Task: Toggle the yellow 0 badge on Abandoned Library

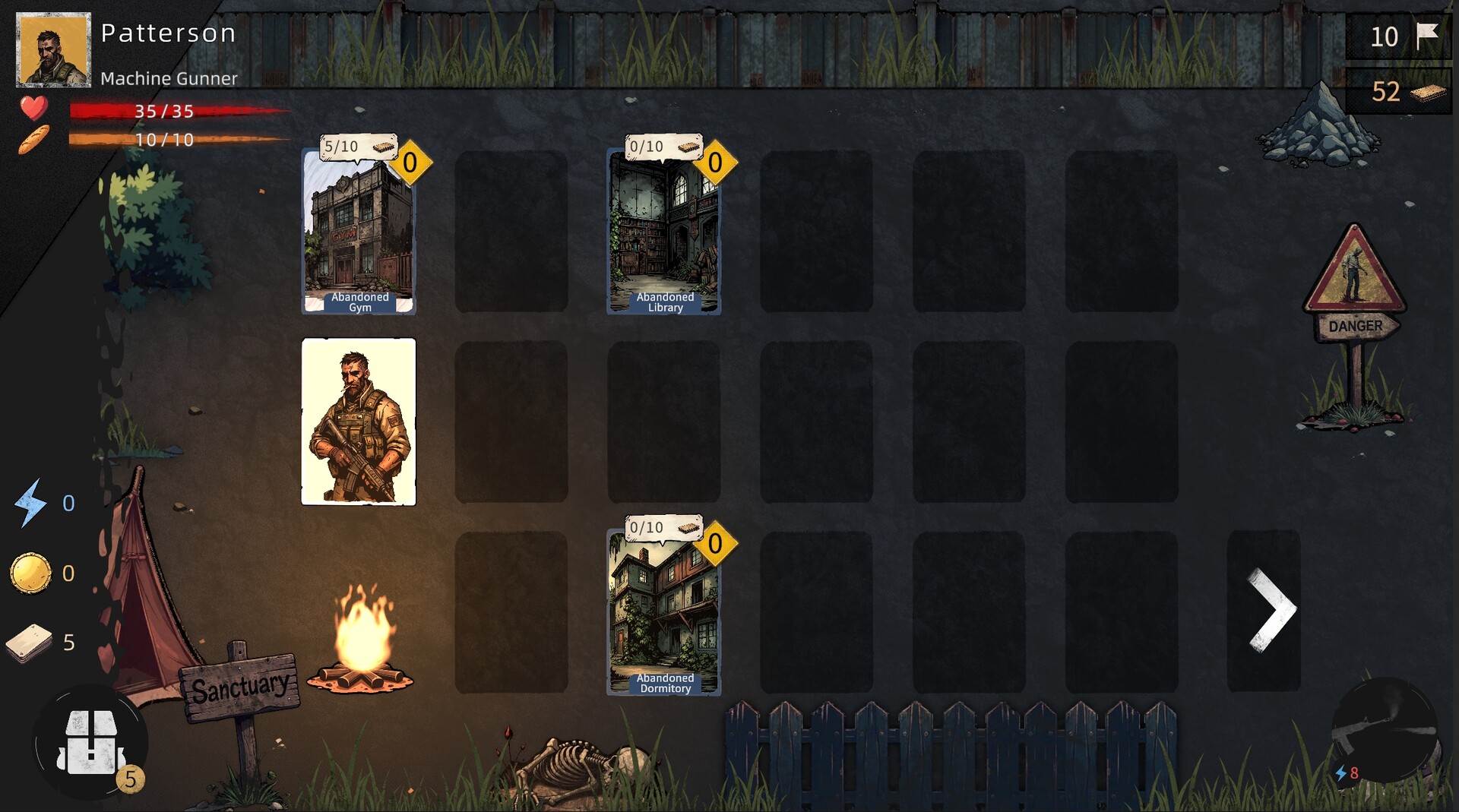Action: (716, 162)
